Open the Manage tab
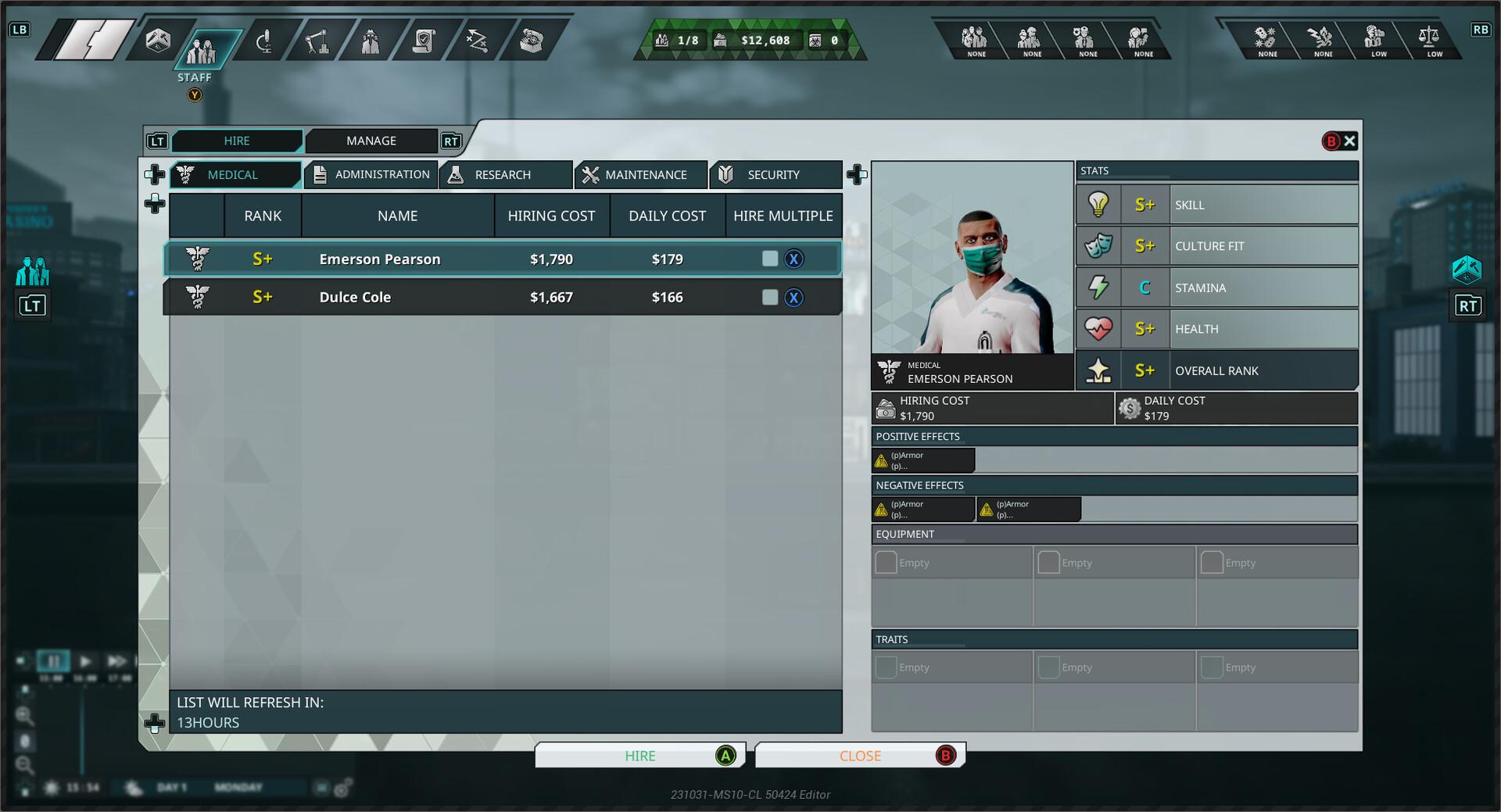1501x812 pixels. pyautogui.click(x=371, y=141)
